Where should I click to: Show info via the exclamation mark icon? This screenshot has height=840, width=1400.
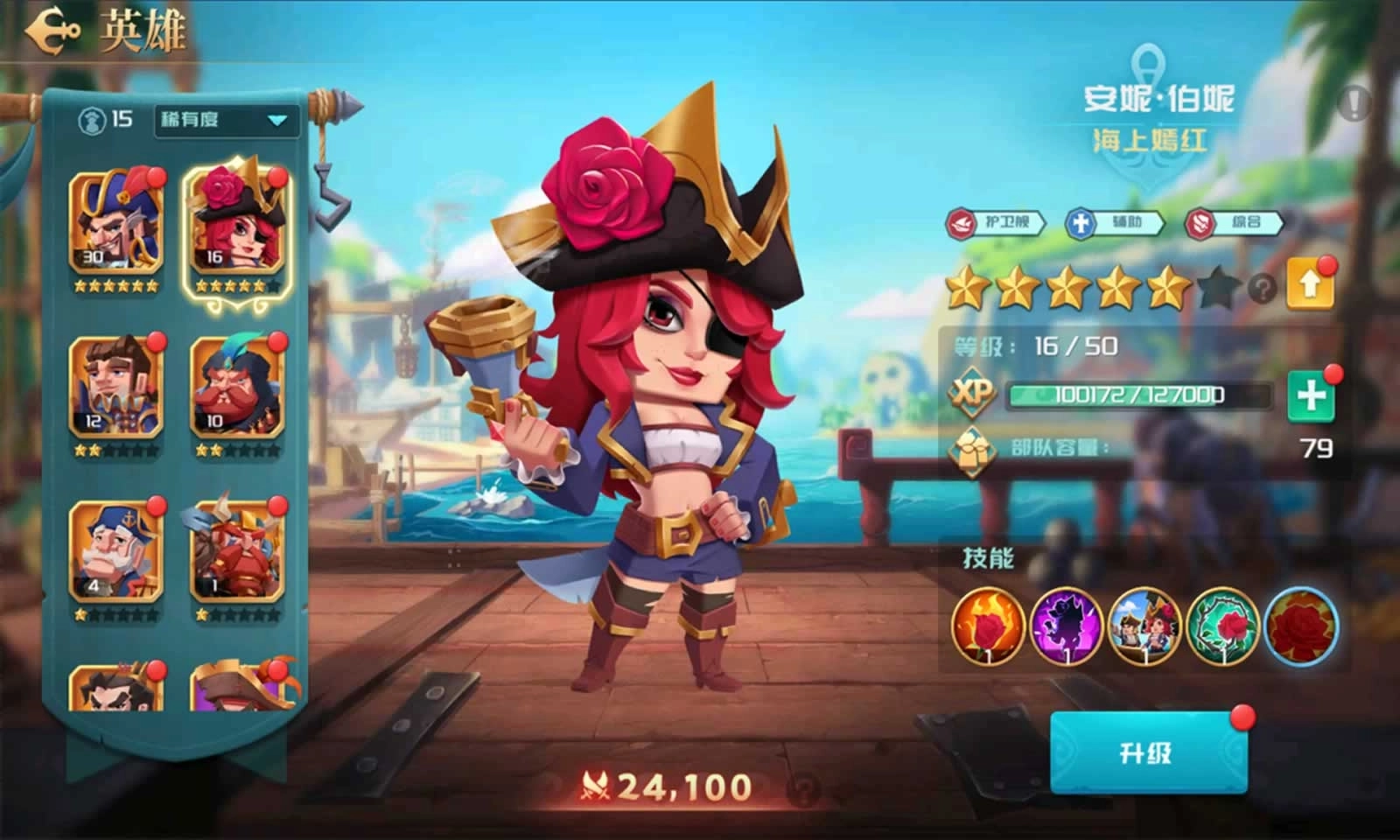tap(1354, 103)
